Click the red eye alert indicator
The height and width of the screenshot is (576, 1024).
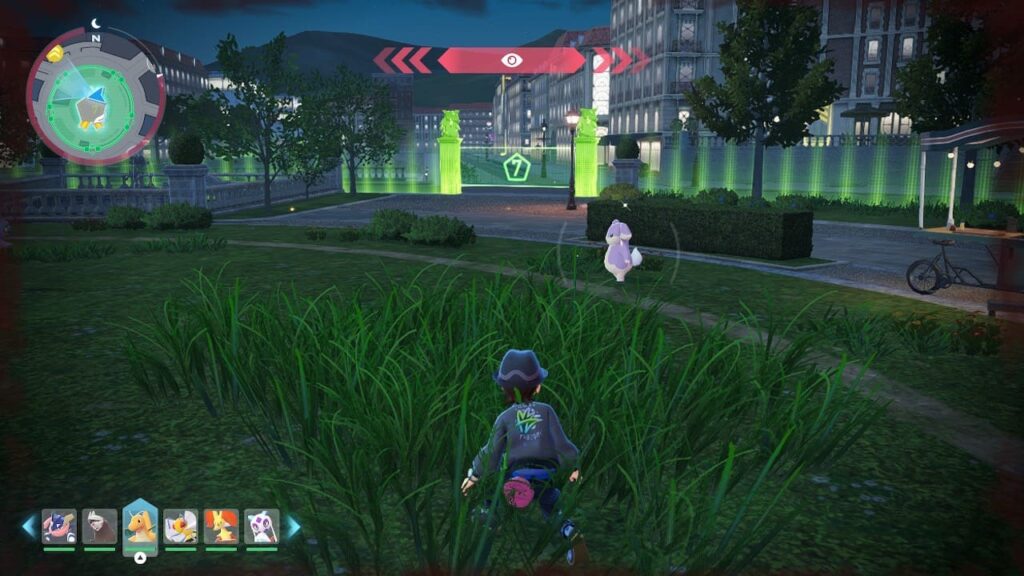pyautogui.click(x=511, y=60)
